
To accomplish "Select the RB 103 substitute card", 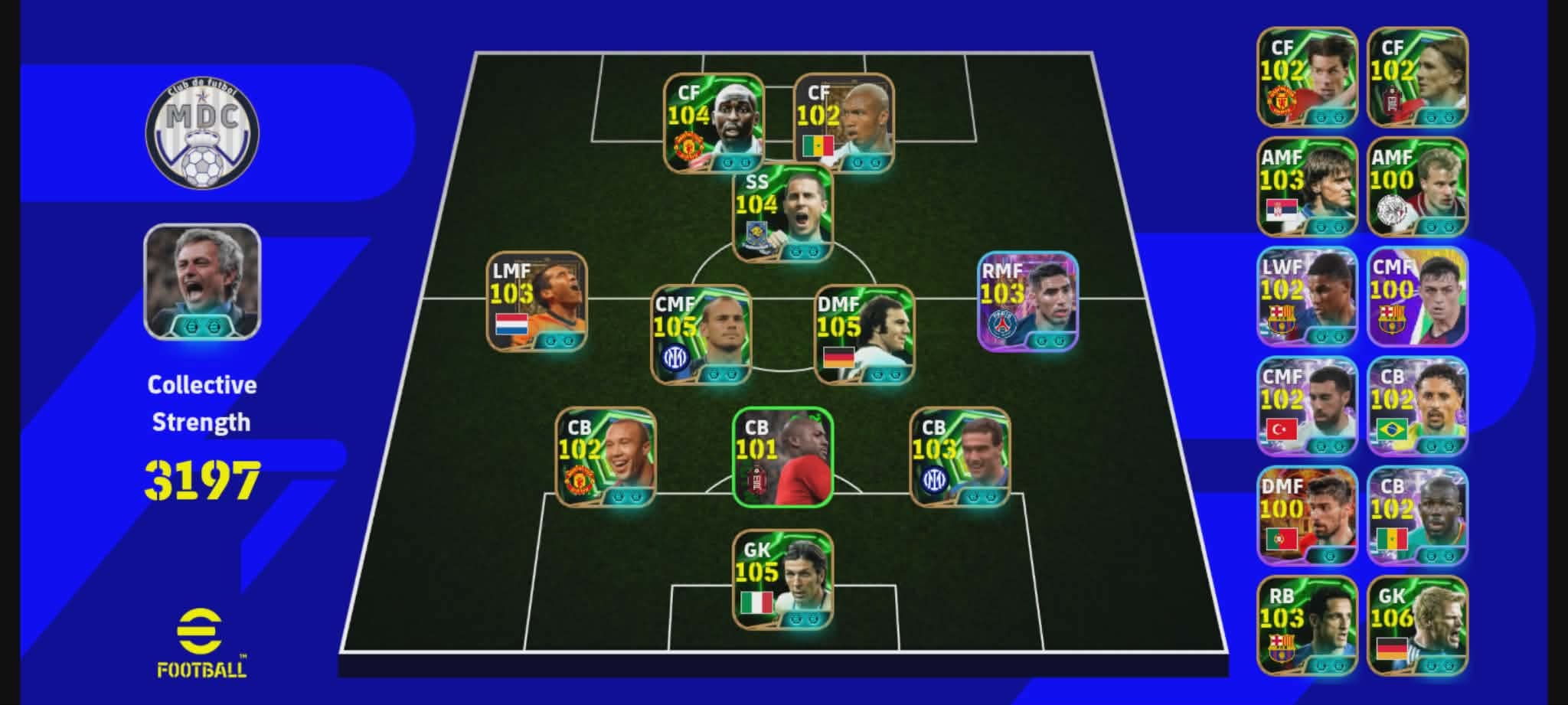I will point(1307,625).
